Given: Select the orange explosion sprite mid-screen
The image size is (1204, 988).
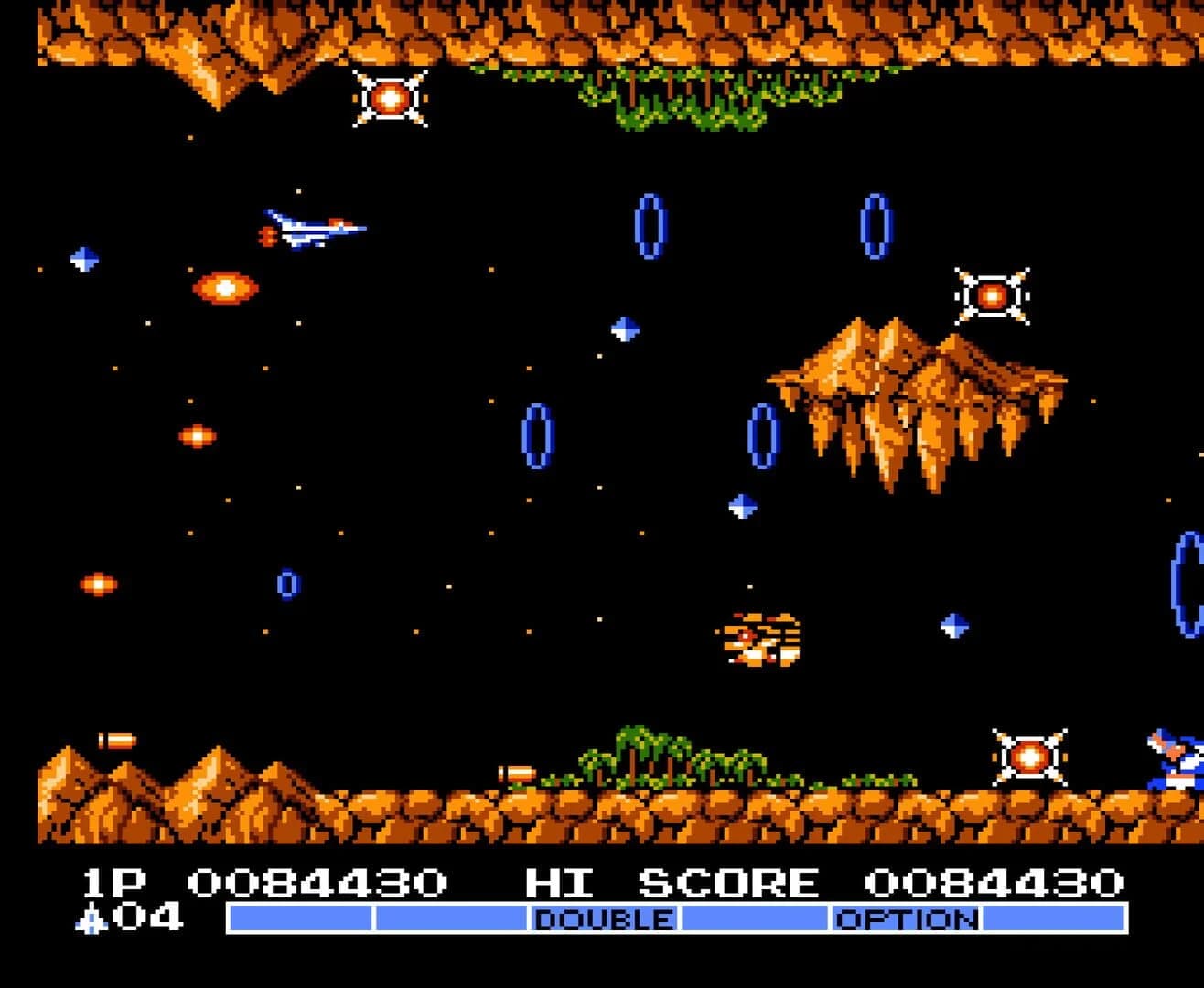Looking at the screenshot, I should 761,640.
